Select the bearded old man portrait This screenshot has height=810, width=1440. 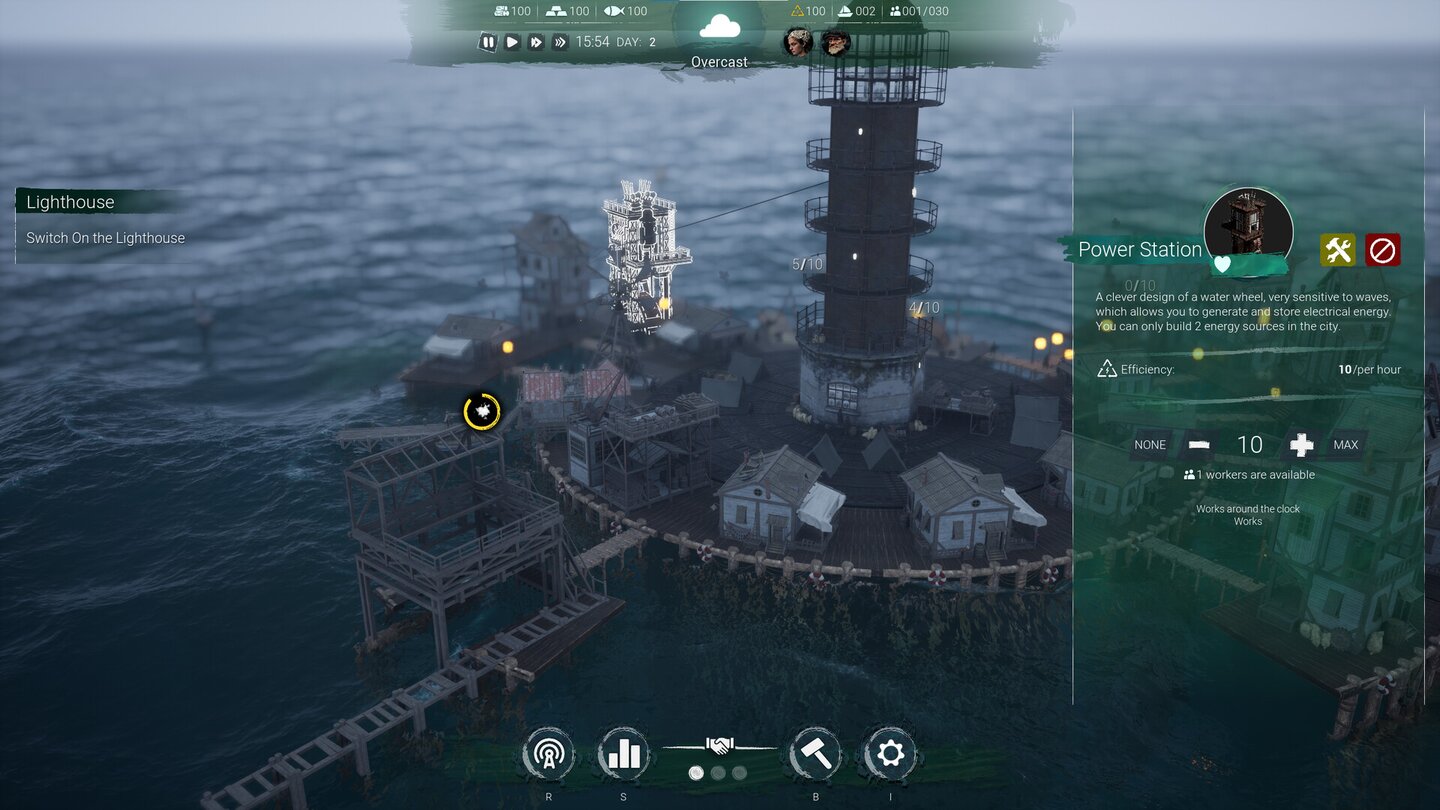point(835,42)
